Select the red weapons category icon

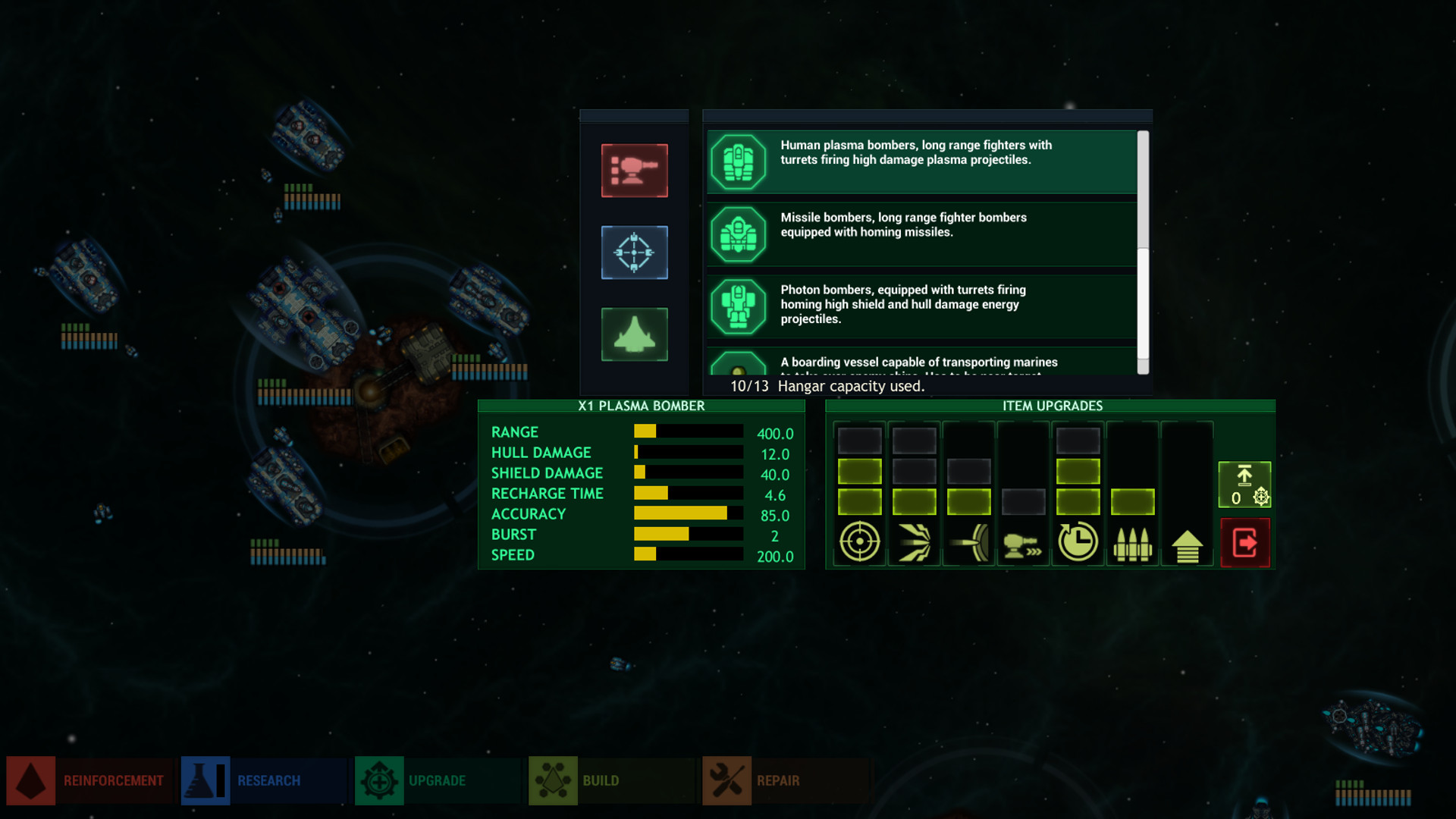[x=634, y=171]
